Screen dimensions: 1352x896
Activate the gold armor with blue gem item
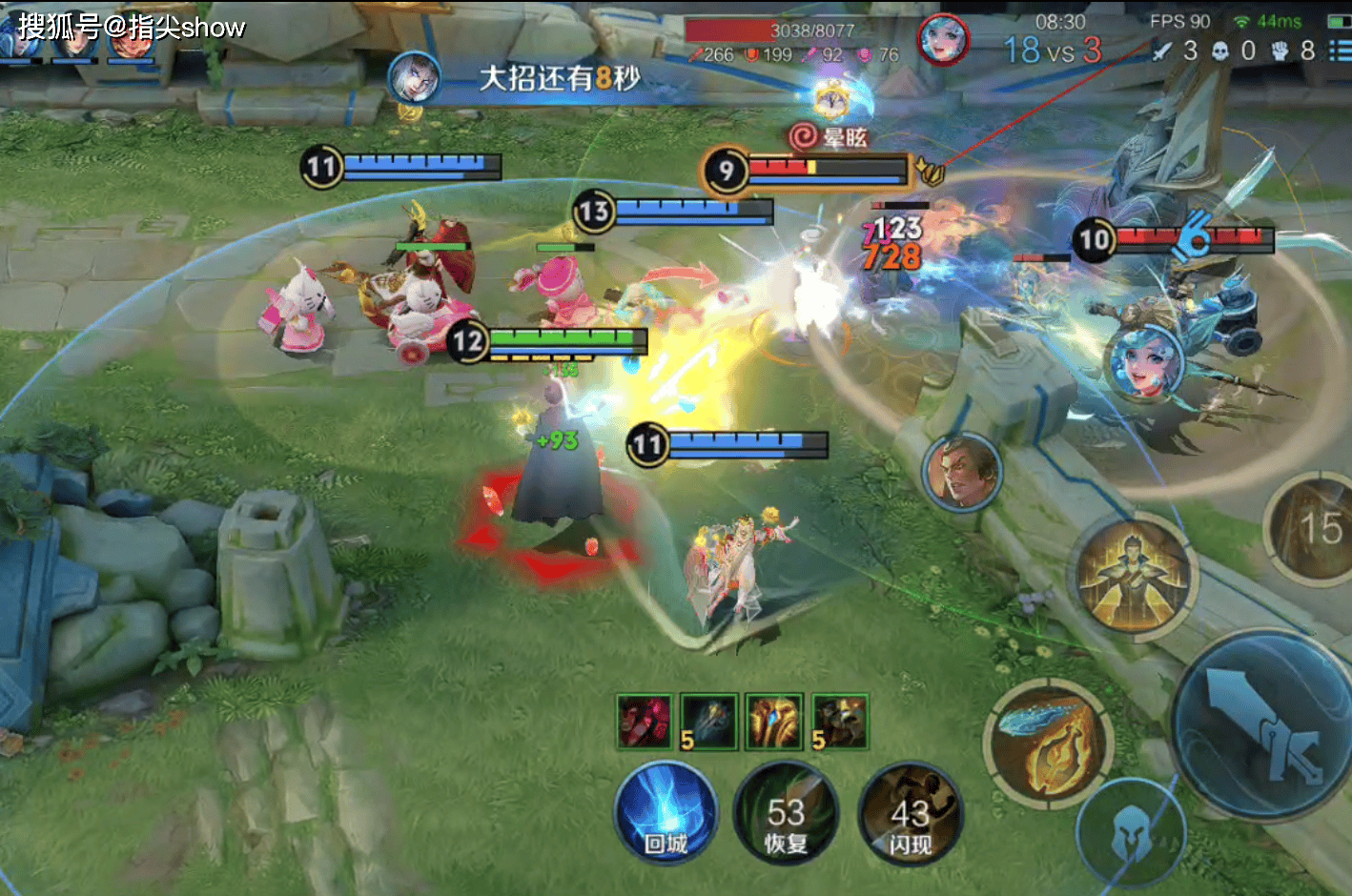pyautogui.click(x=773, y=722)
